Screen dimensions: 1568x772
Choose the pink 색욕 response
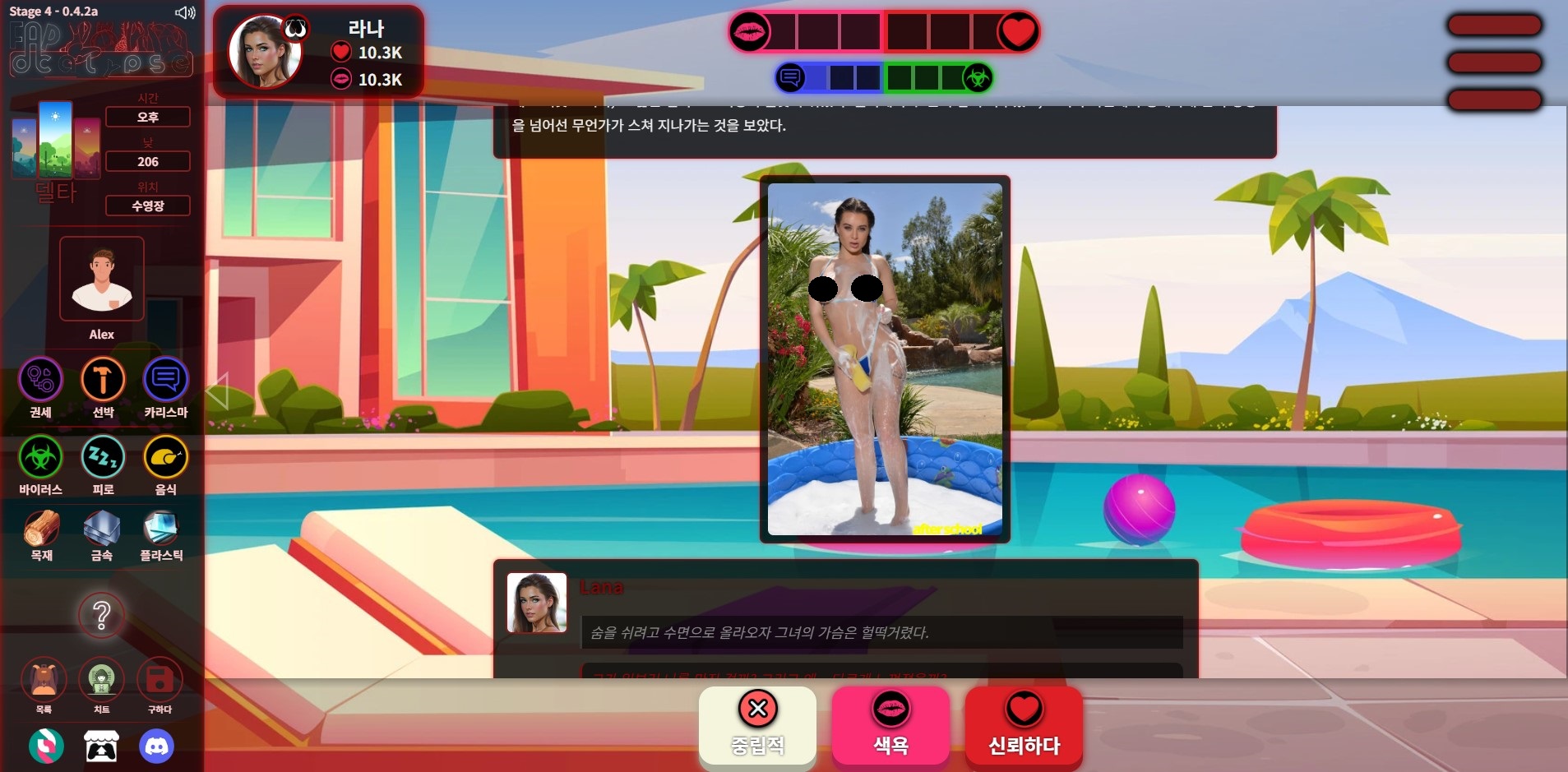pos(890,725)
